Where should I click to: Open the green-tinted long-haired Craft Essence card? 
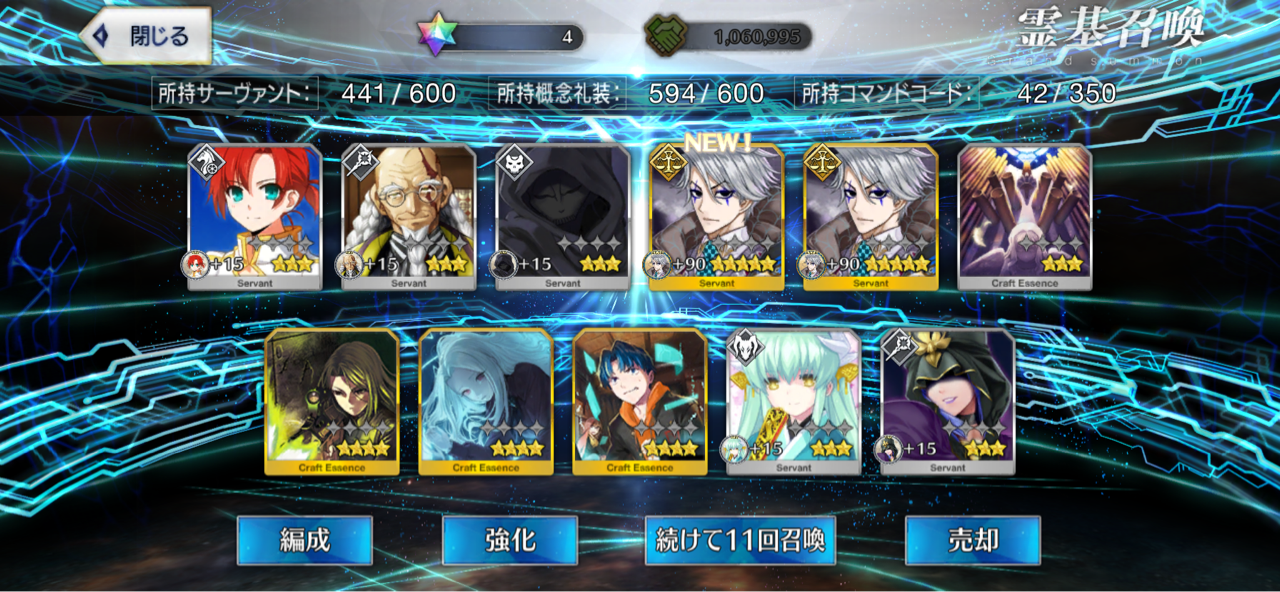pos(332,401)
